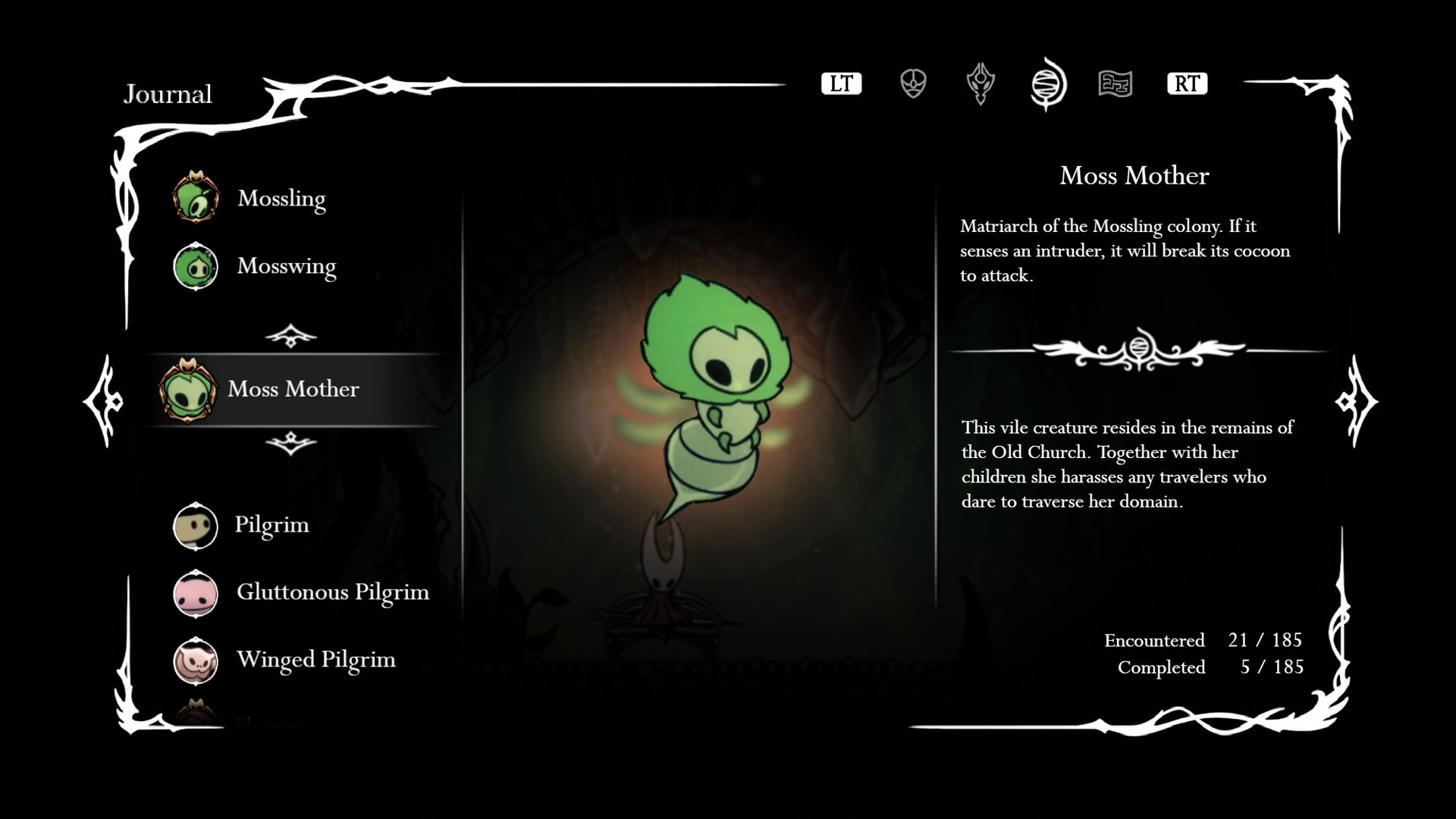
Task: Go to previous pane with left ornate arrow
Action: (x=104, y=400)
